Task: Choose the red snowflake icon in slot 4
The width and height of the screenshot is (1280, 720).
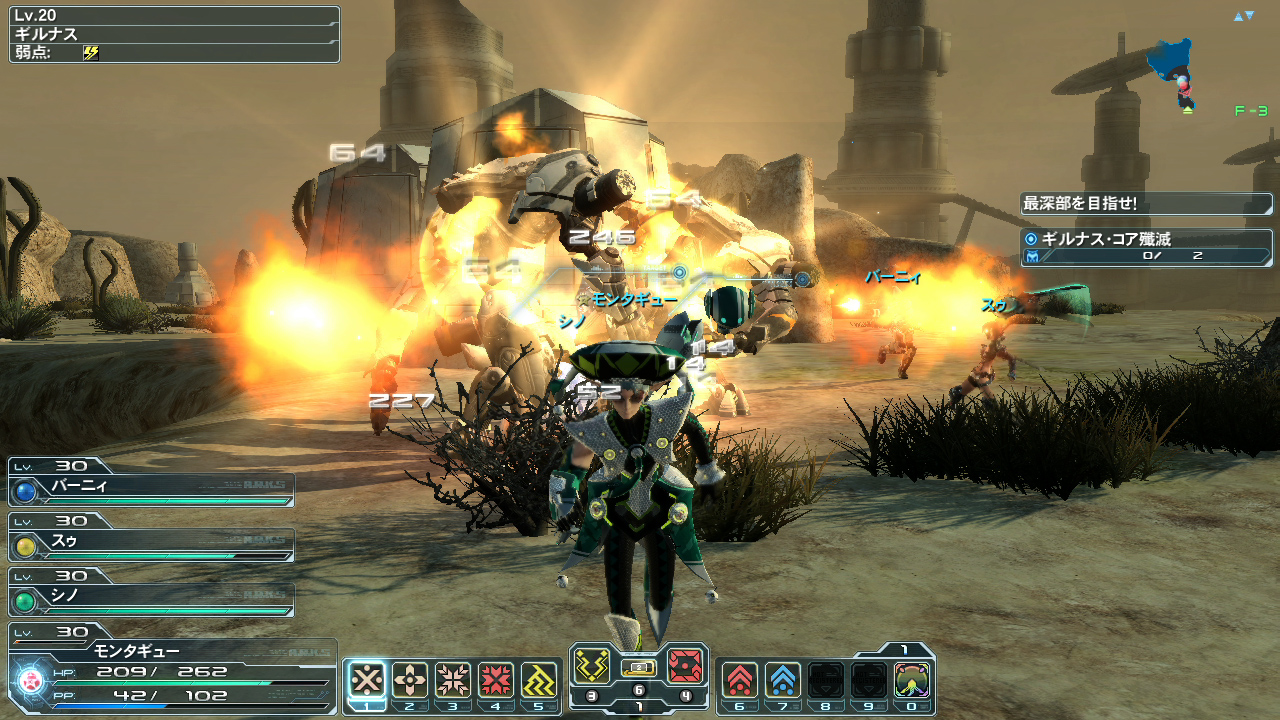Action: tap(496, 680)
